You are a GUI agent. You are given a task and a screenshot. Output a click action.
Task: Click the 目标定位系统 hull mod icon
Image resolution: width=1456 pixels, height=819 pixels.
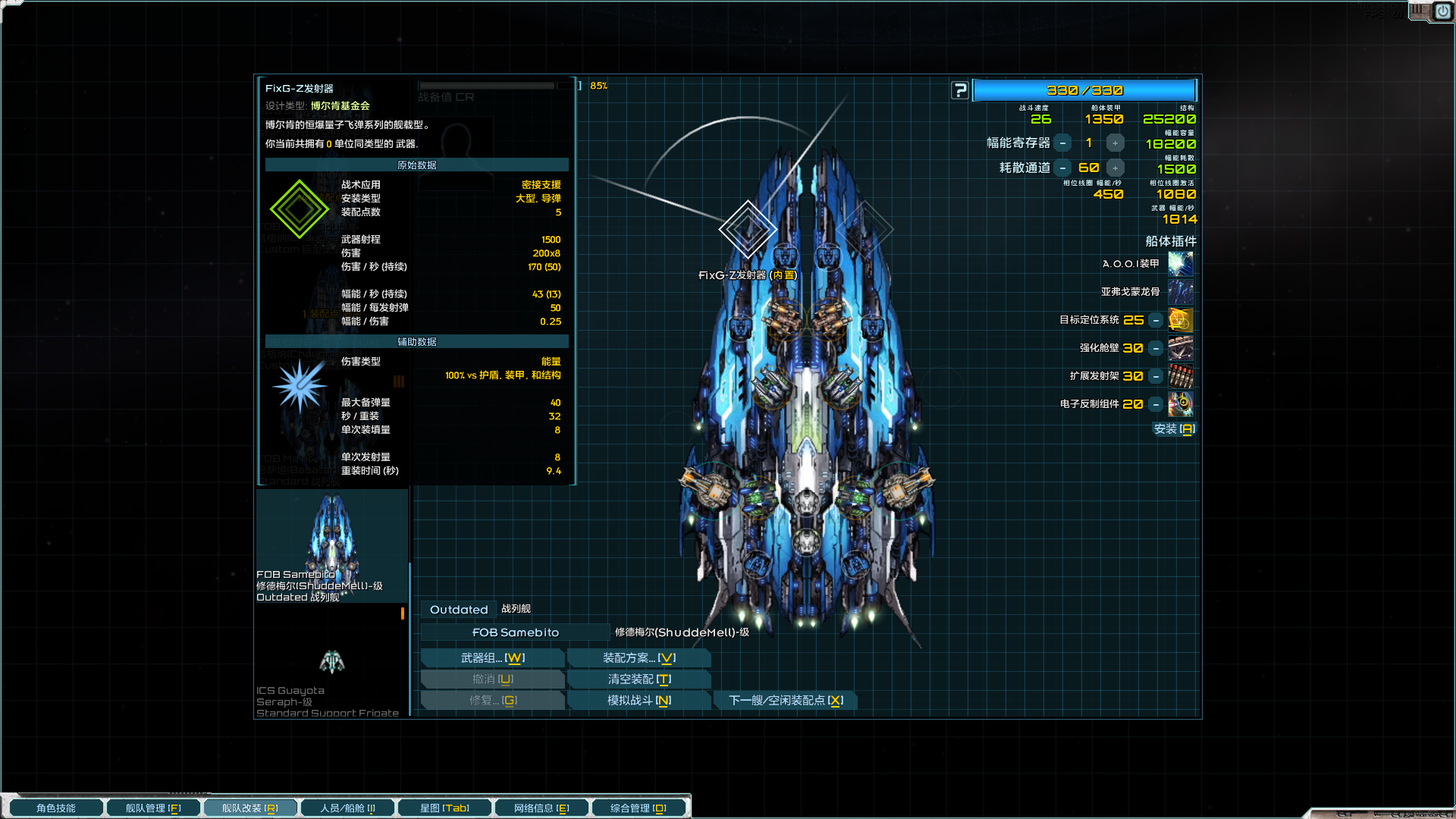click(1181, 320)
